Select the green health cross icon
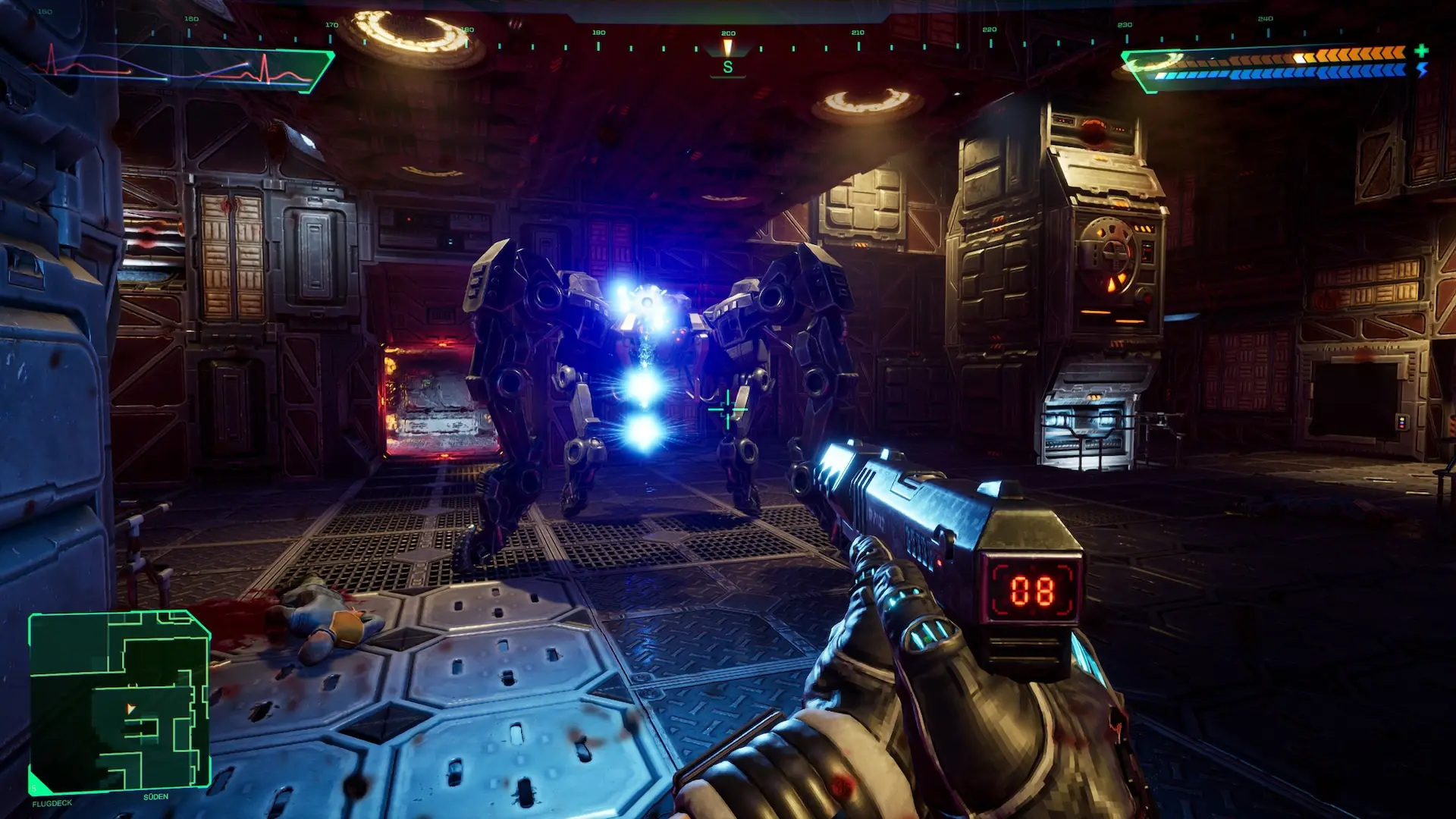 tap(1421, 51)
